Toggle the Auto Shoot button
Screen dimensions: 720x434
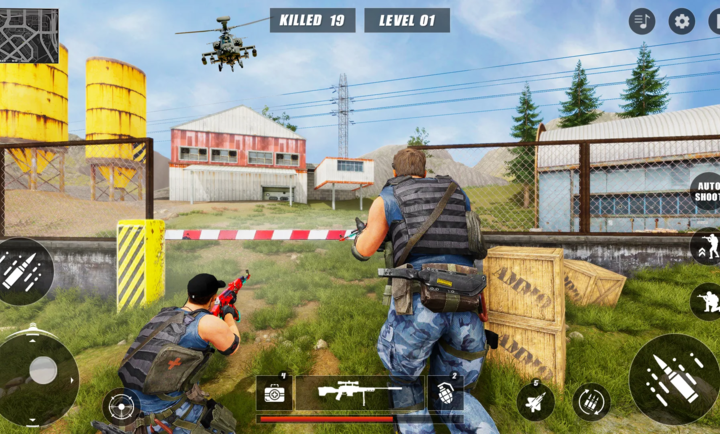click(706, 191)
